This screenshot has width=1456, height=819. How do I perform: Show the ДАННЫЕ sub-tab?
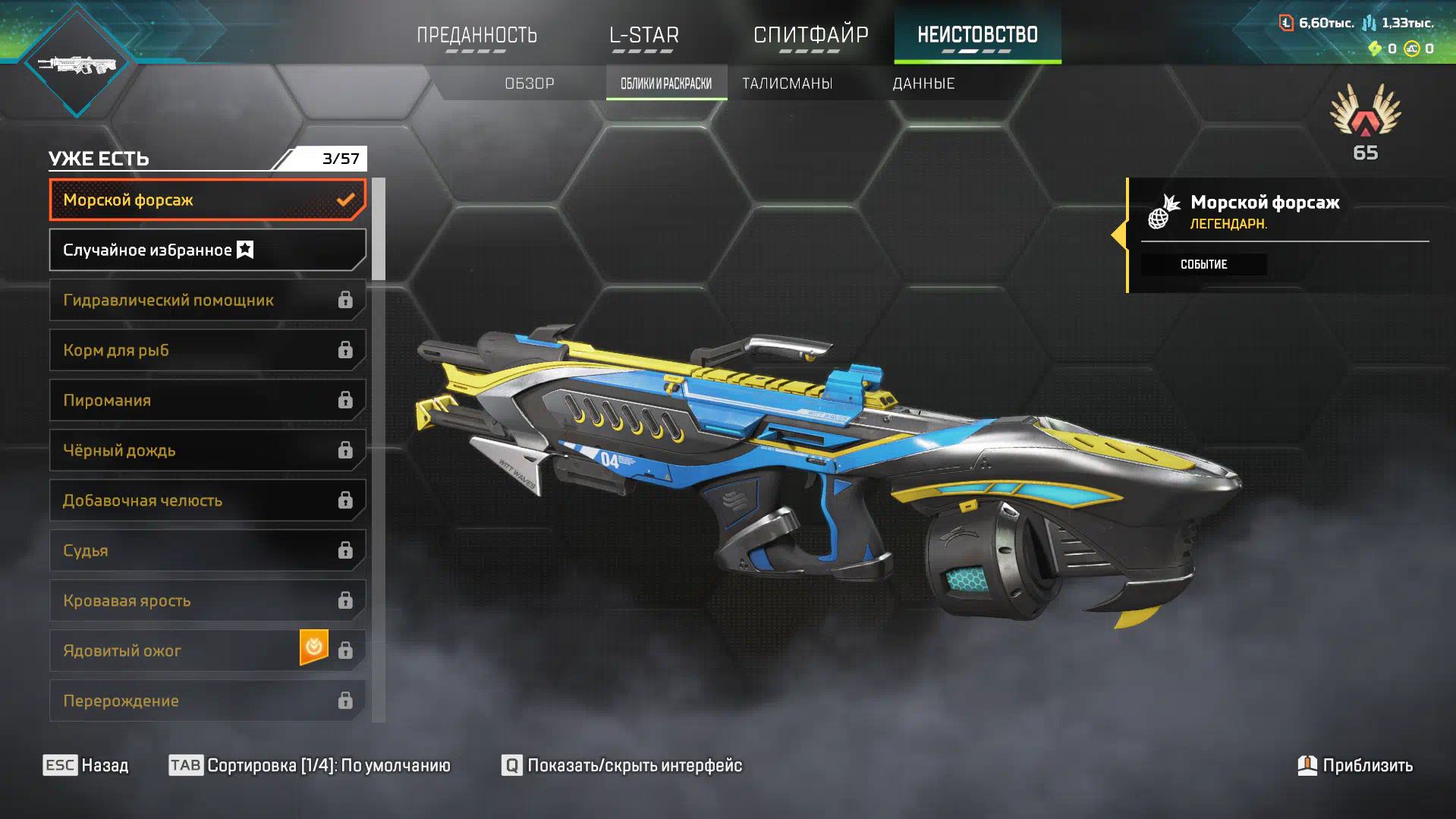[x=923, y=83]
